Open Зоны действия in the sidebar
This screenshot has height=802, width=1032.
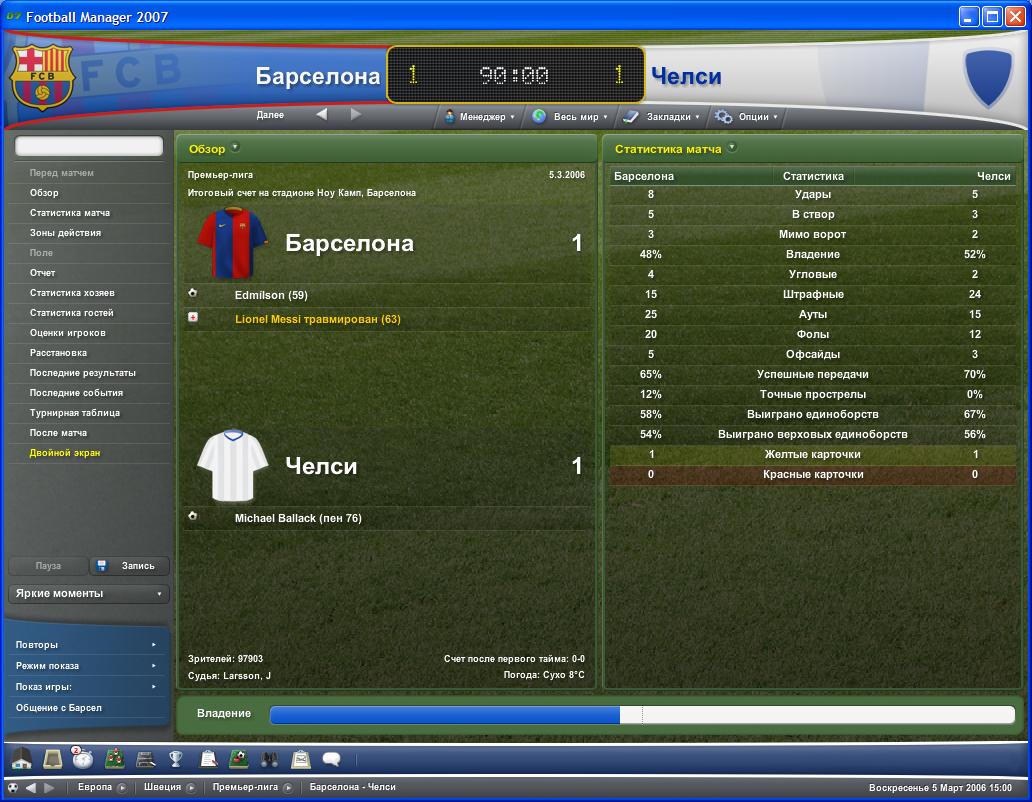pos(65,233)
